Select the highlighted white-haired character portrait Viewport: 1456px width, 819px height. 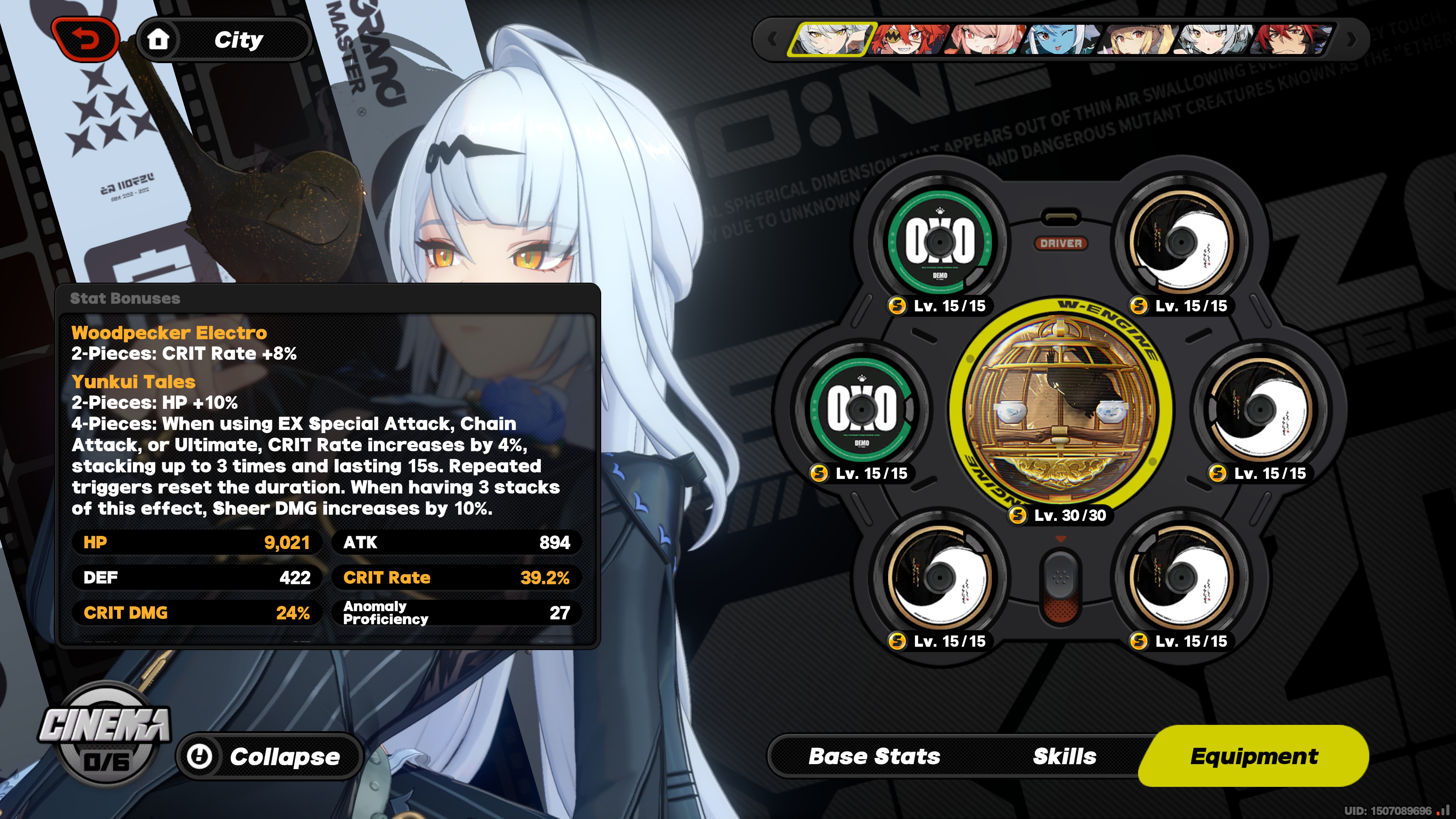click(831, 40)
